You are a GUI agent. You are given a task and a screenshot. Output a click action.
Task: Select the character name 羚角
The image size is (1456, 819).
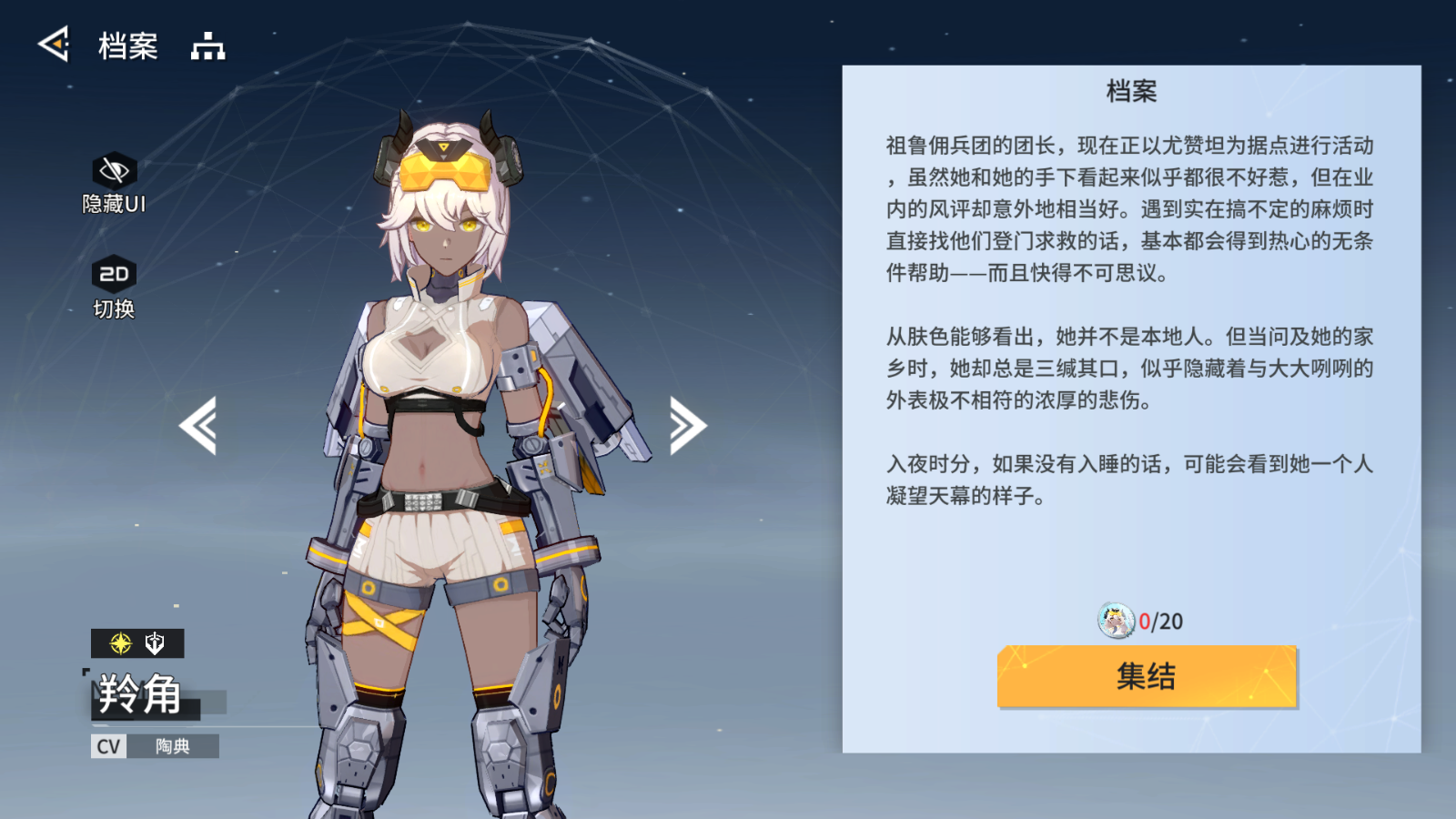[x=136, y=693]
